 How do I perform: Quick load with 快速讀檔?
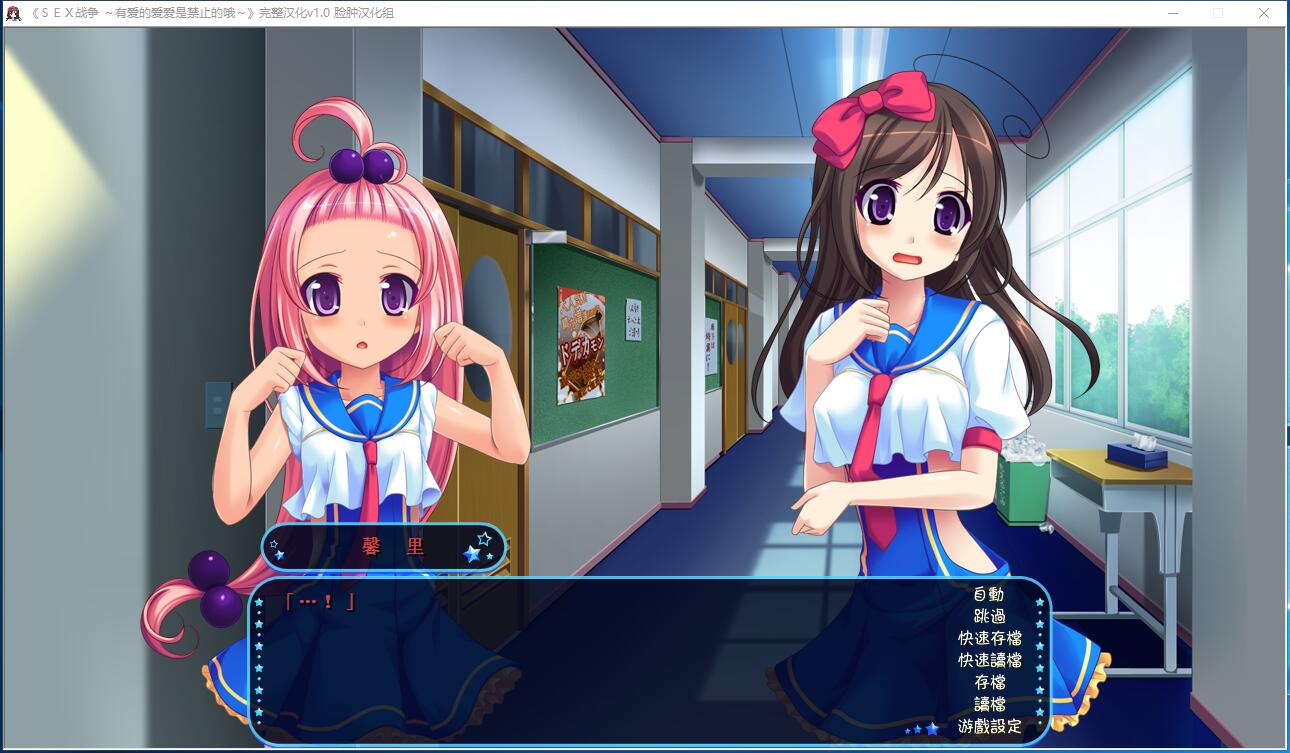(x=989, y=660)
